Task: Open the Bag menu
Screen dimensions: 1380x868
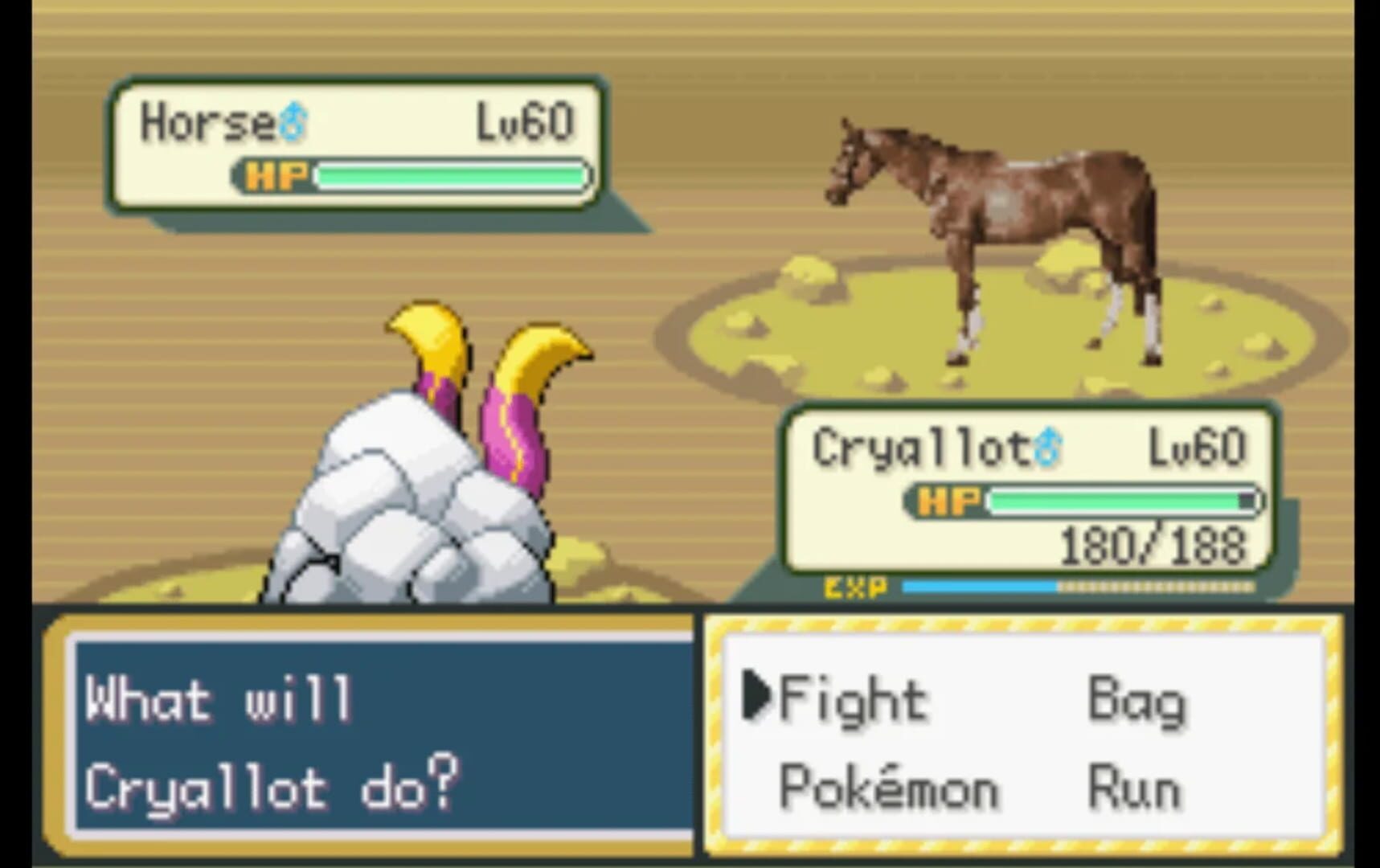Action: point(1135,698)
